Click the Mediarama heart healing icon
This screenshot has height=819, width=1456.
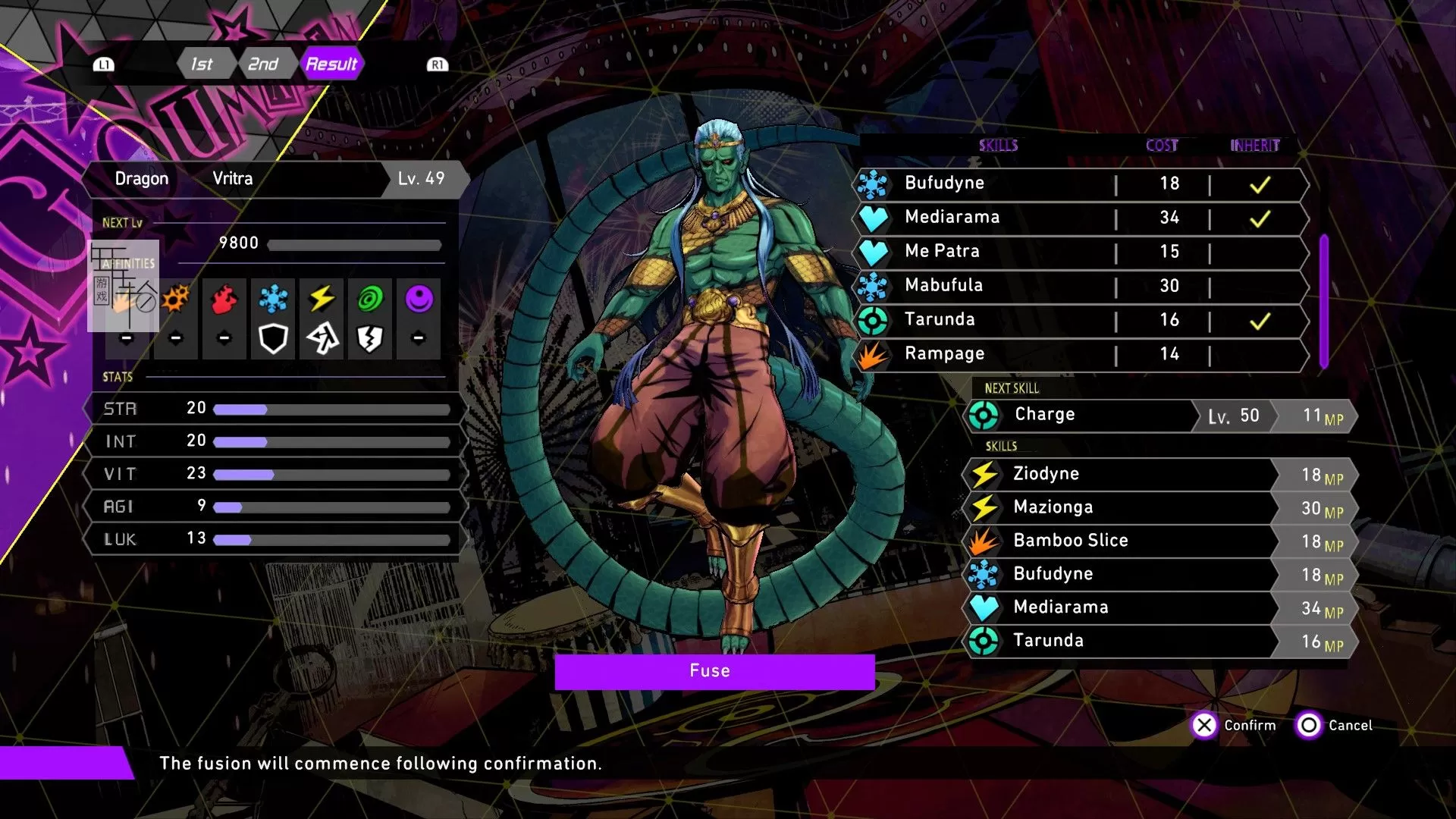876,218
